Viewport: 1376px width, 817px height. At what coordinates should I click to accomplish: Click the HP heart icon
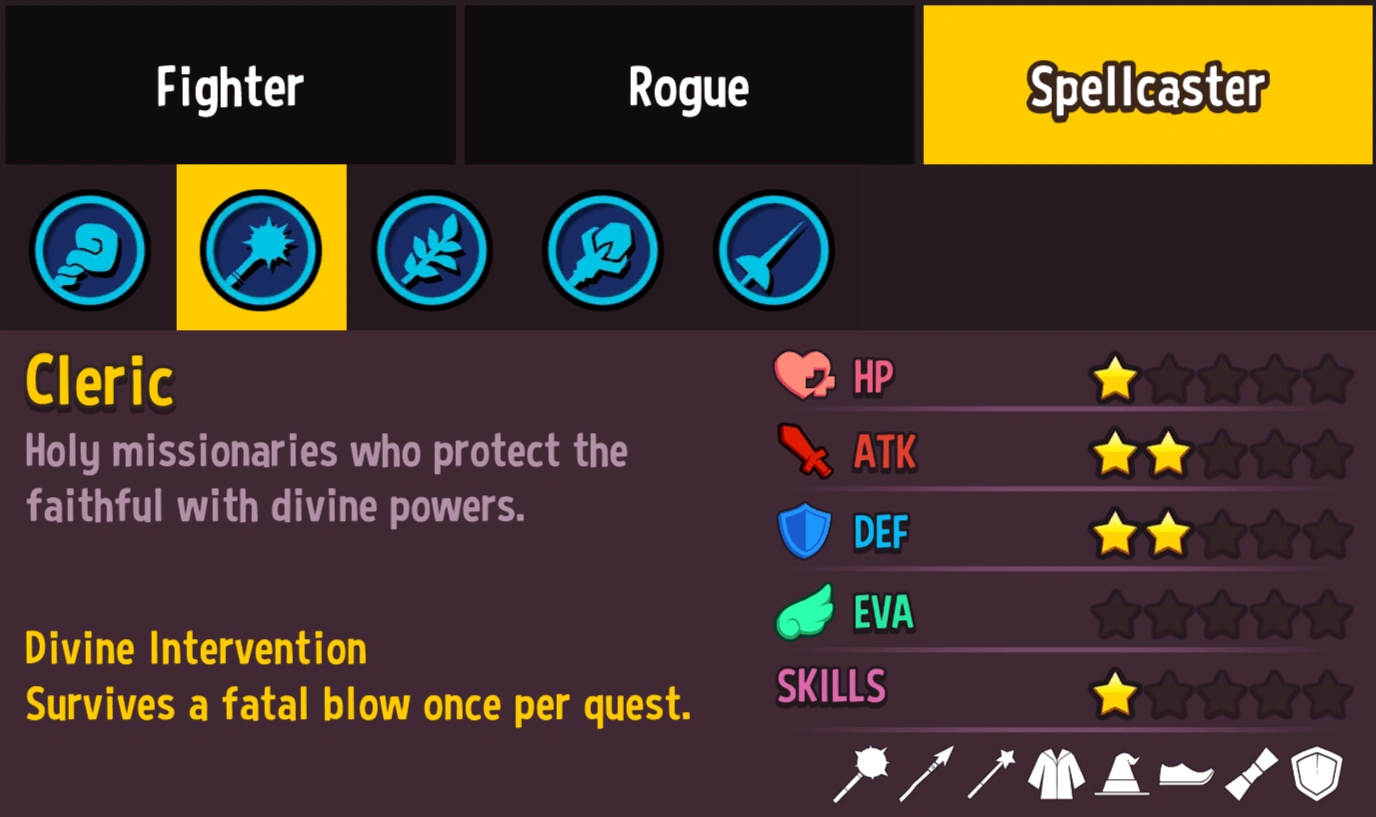(806, 376)
